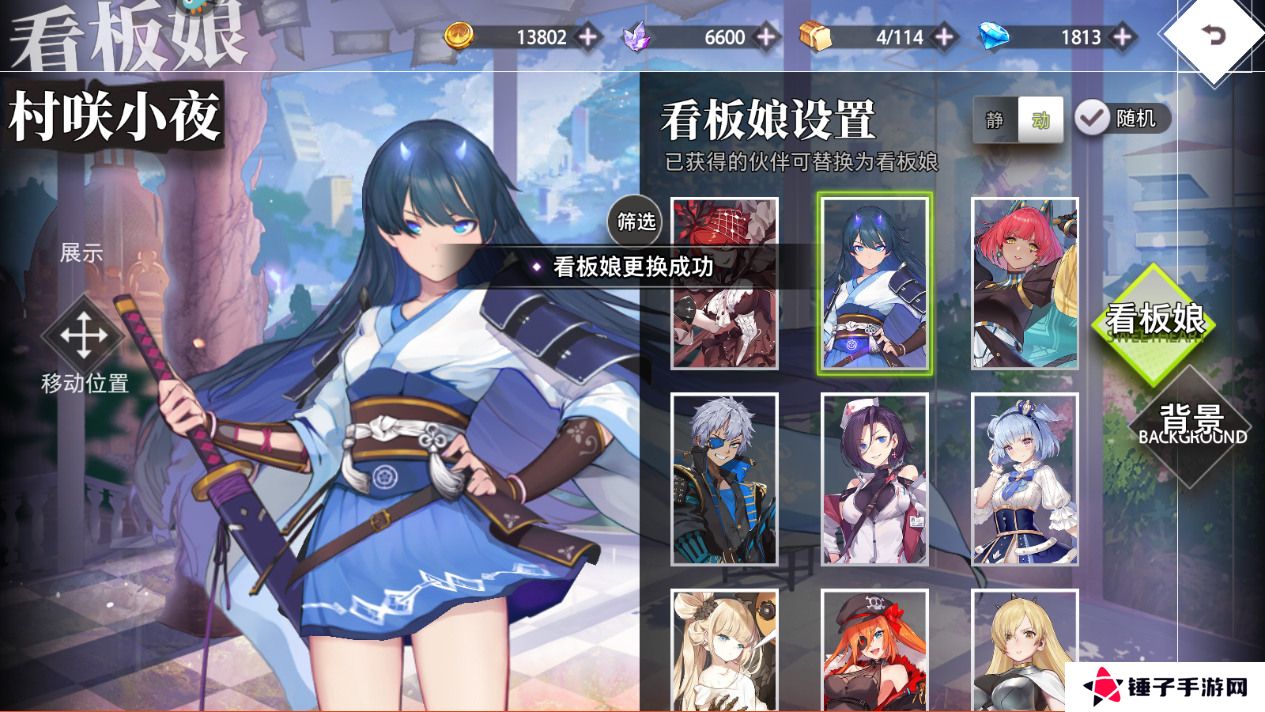Switch to the 背景 Background tab
The width and height of the screenshot is (1265, 712).
(1192, 423)
